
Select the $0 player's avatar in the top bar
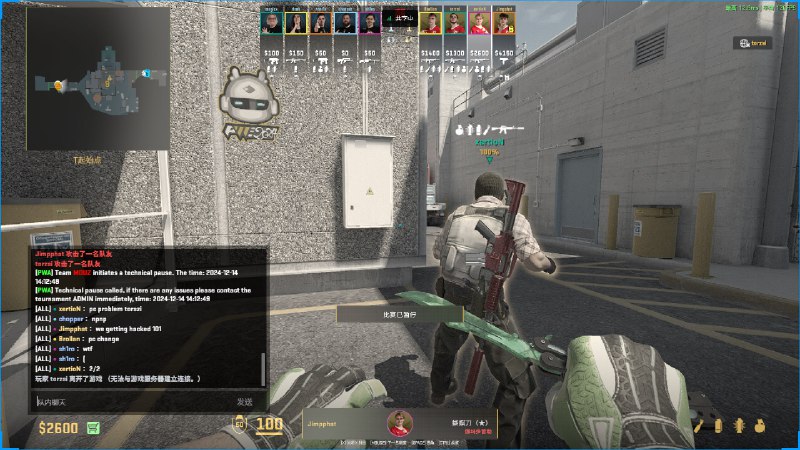click(x=345, y=24)
